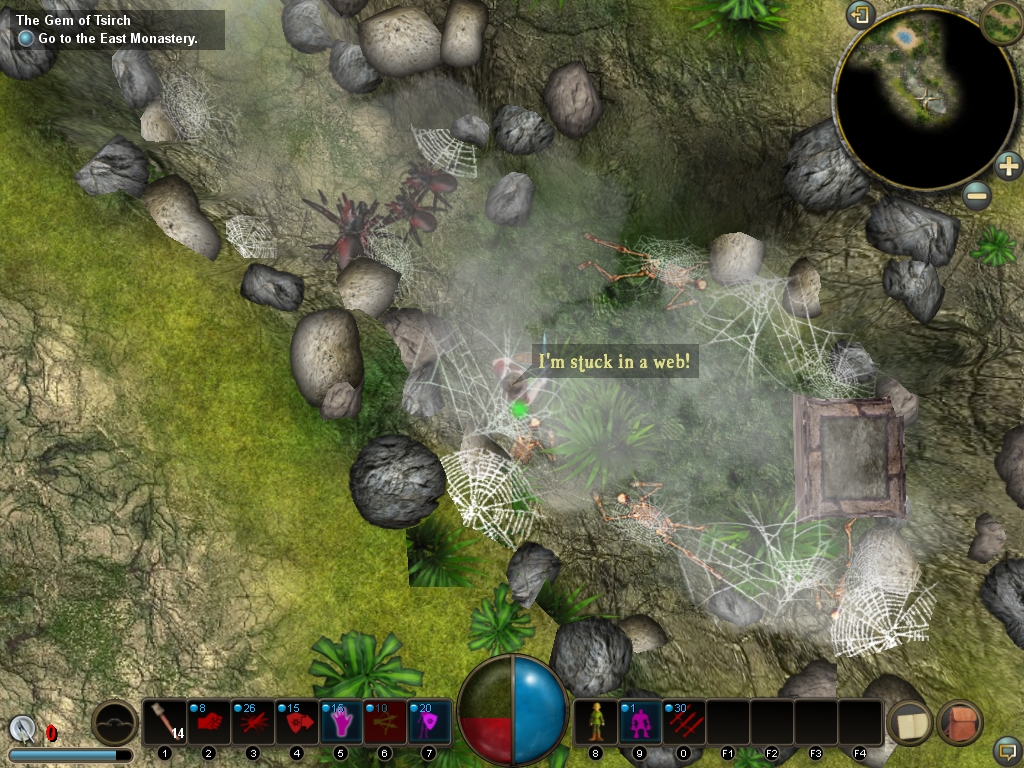Cast the magenta hand spell
This screenshot has width=1024, height=768.
click(341, 722)
